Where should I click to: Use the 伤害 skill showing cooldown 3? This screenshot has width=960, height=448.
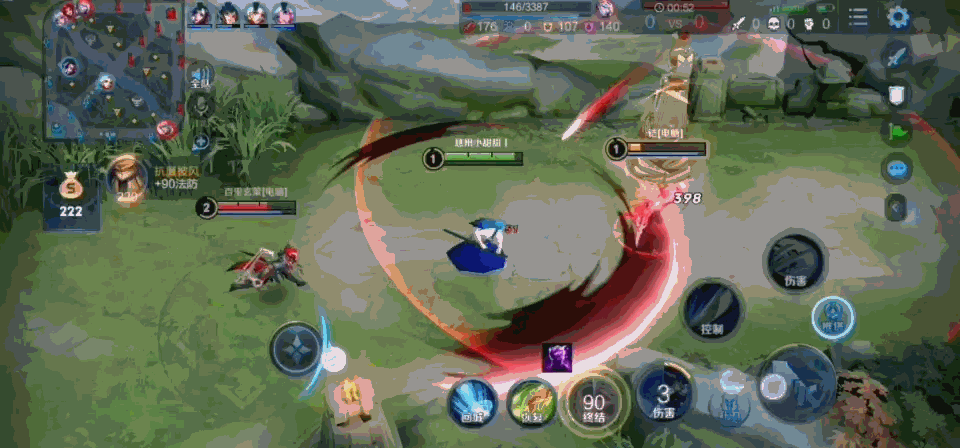pyautogui.click(x=664, y=394)
